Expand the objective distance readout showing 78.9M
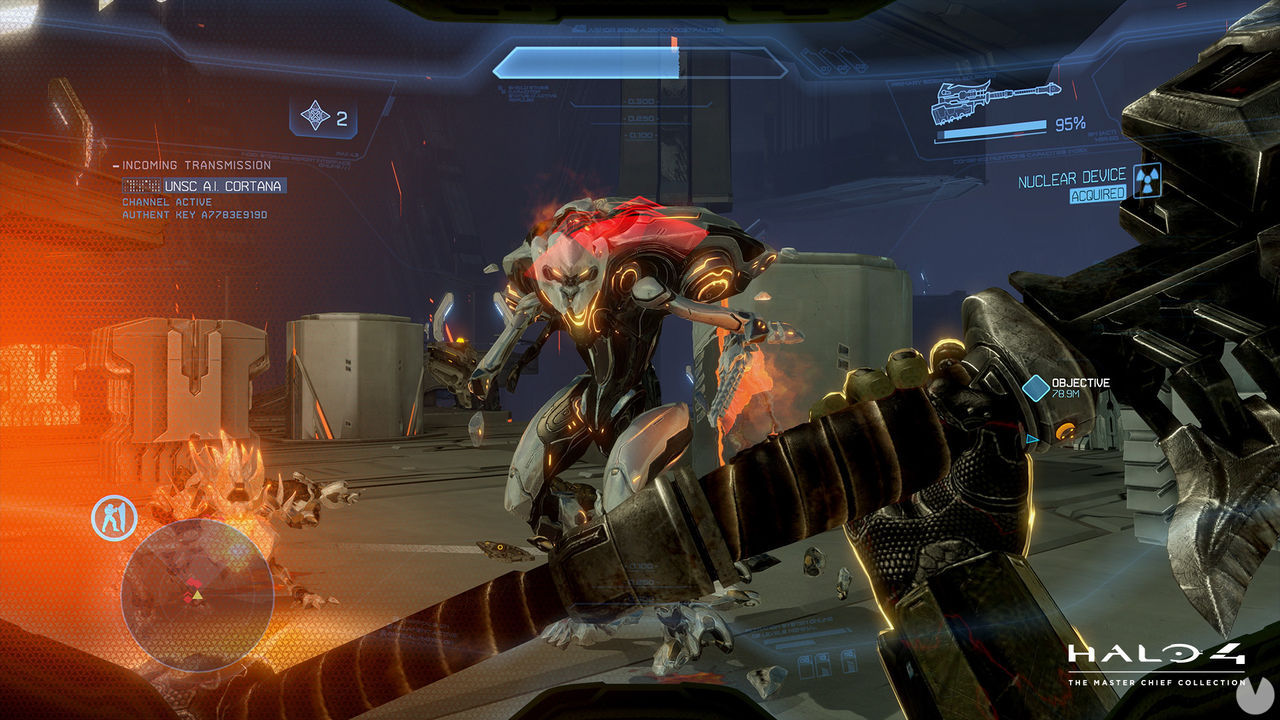The image size is (1280, 720). click(1065, 394)
